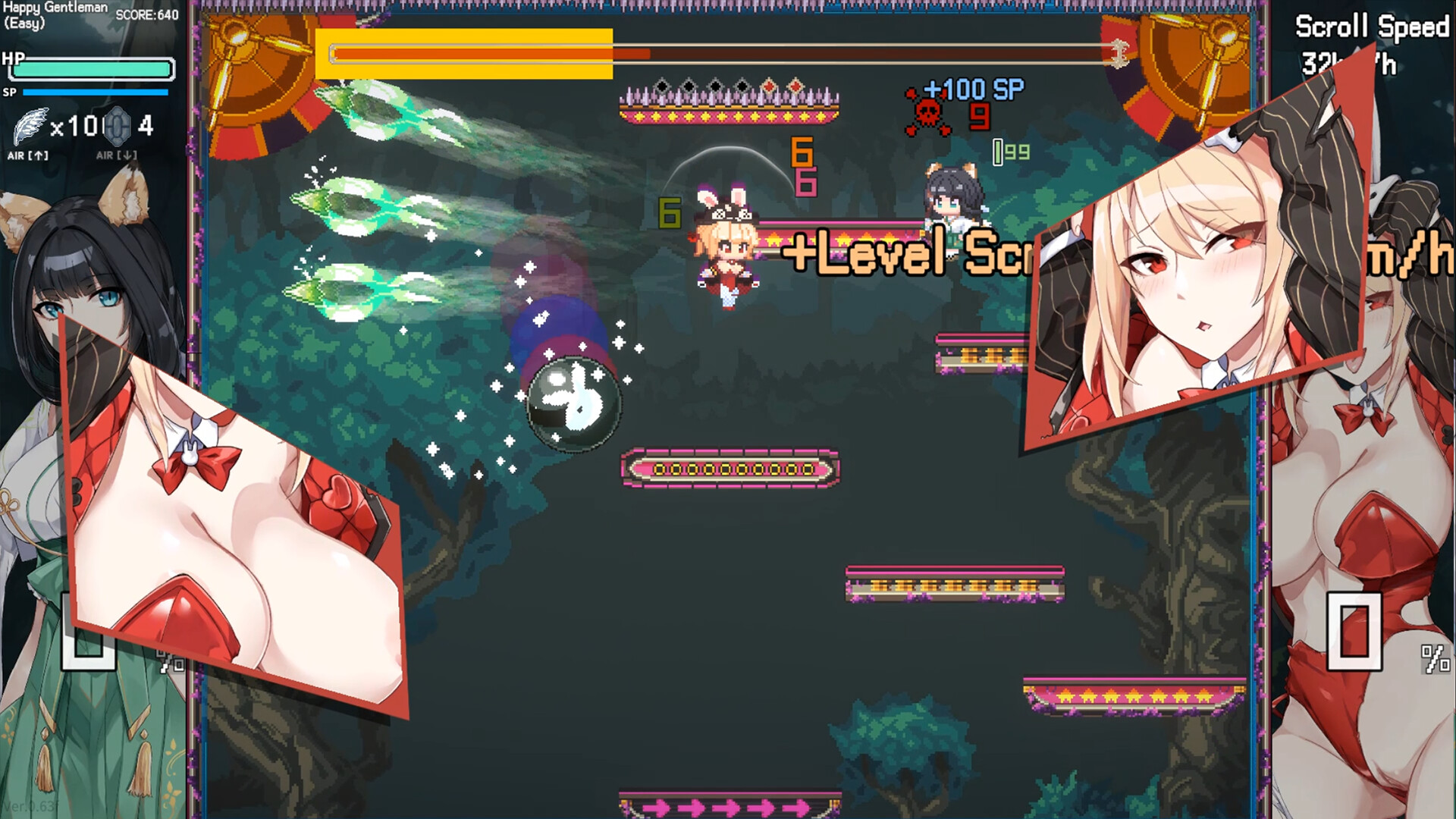
Task: Select the yin-yang orb in the arena
Action: click(x=575, y=402)
